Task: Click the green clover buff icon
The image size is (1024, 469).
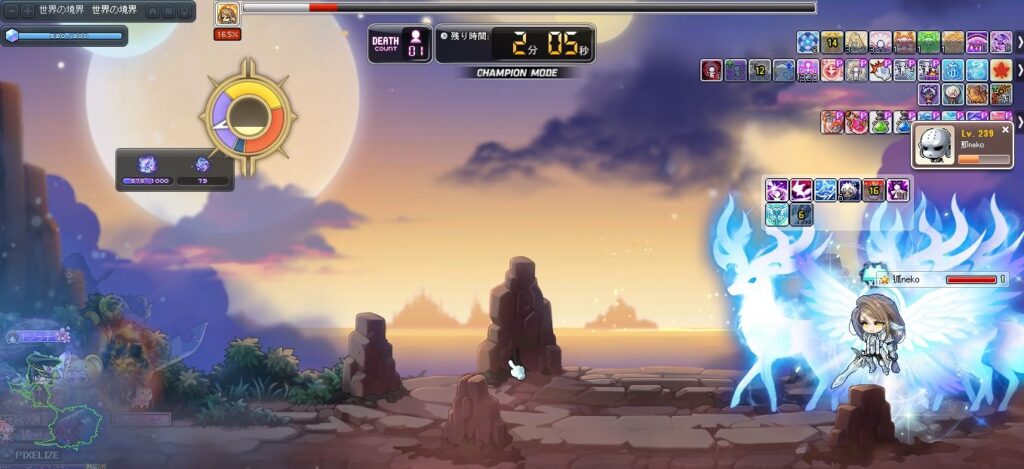Action: click(929, 42)
